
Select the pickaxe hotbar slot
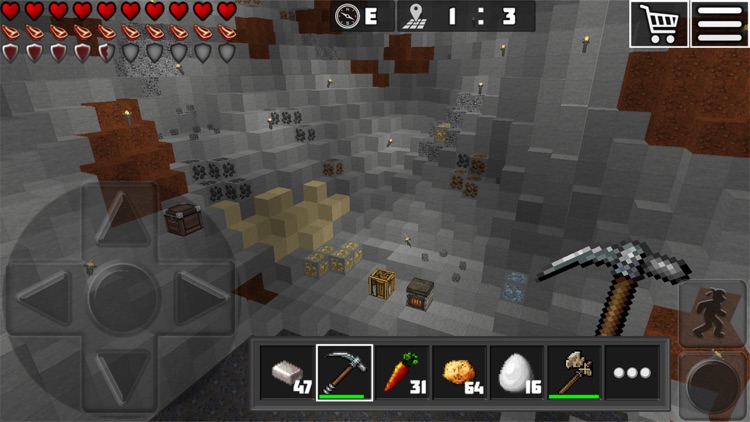click(345, 373)
